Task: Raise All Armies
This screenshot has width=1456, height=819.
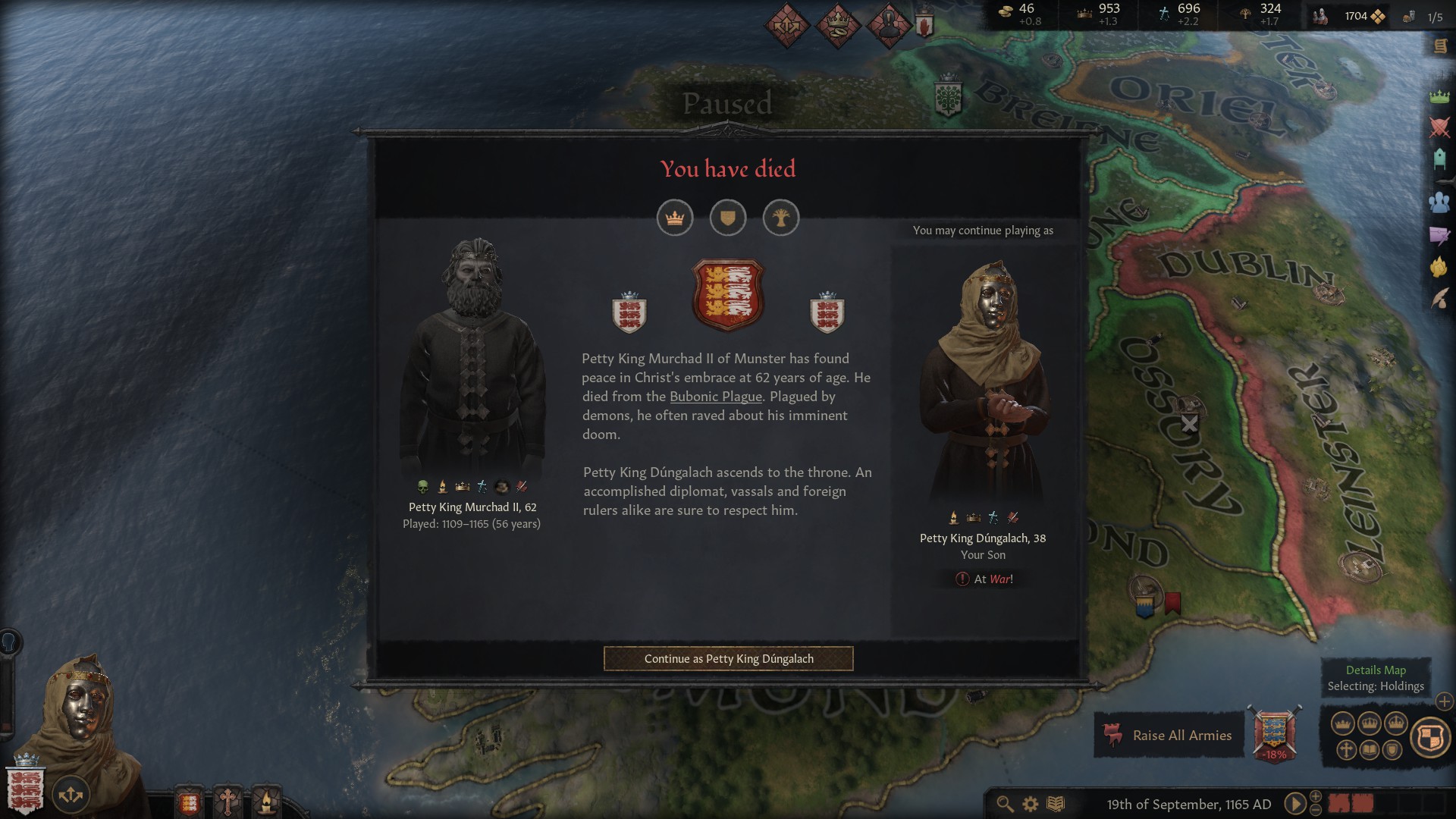Action: 1169,735
